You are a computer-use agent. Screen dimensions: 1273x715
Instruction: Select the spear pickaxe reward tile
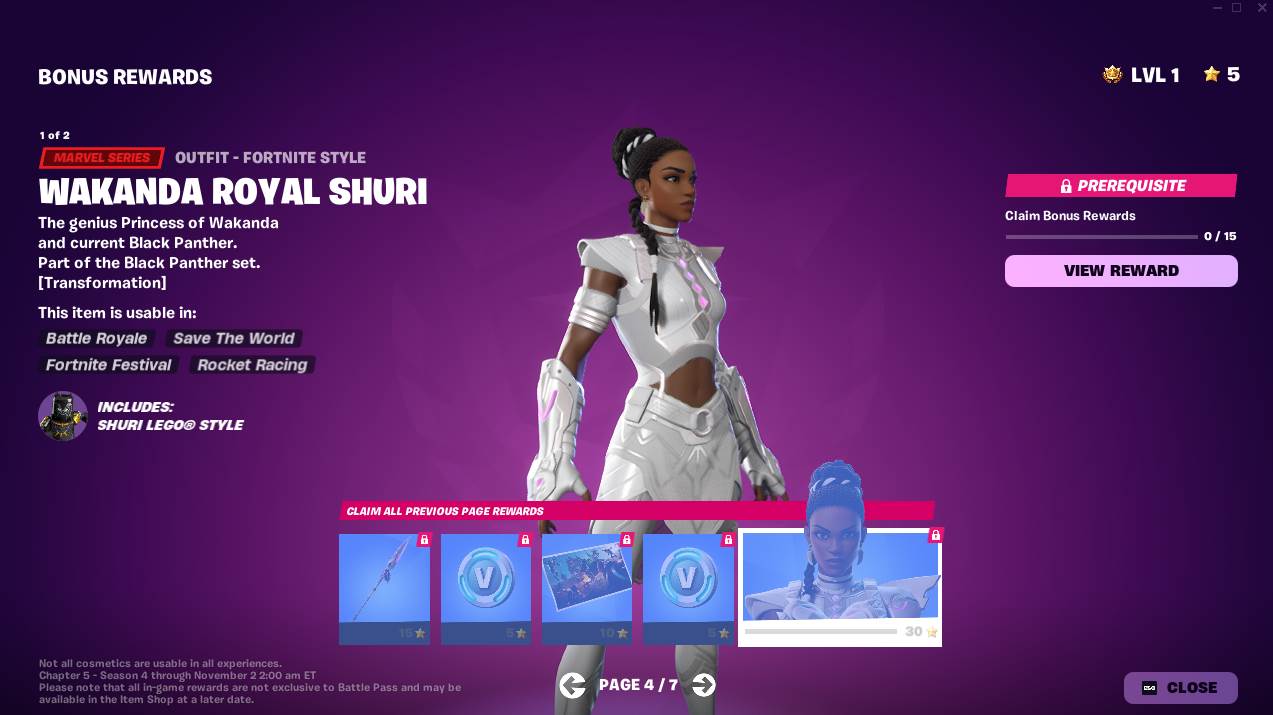coord(384,588)
